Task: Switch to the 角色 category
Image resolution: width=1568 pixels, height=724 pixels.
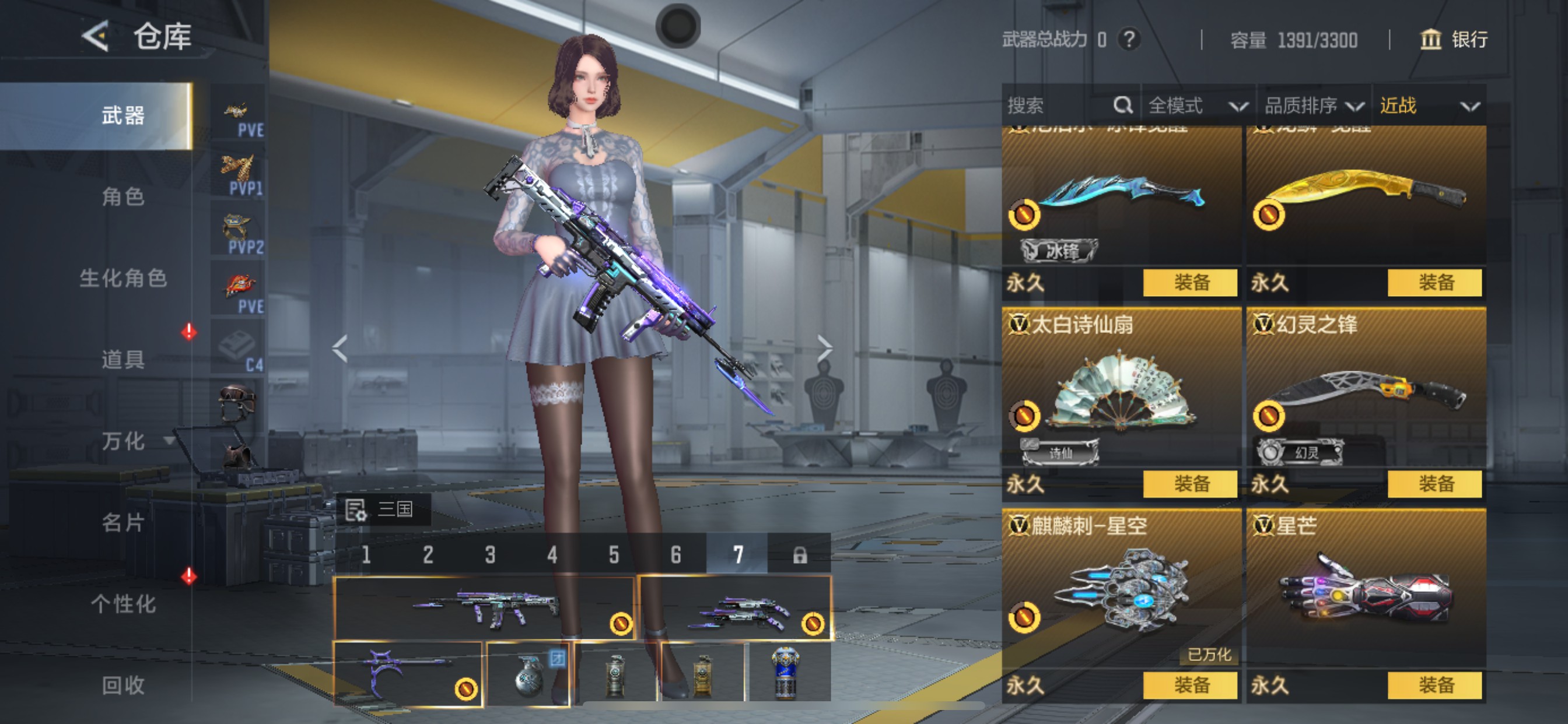Action: (123, 197)
